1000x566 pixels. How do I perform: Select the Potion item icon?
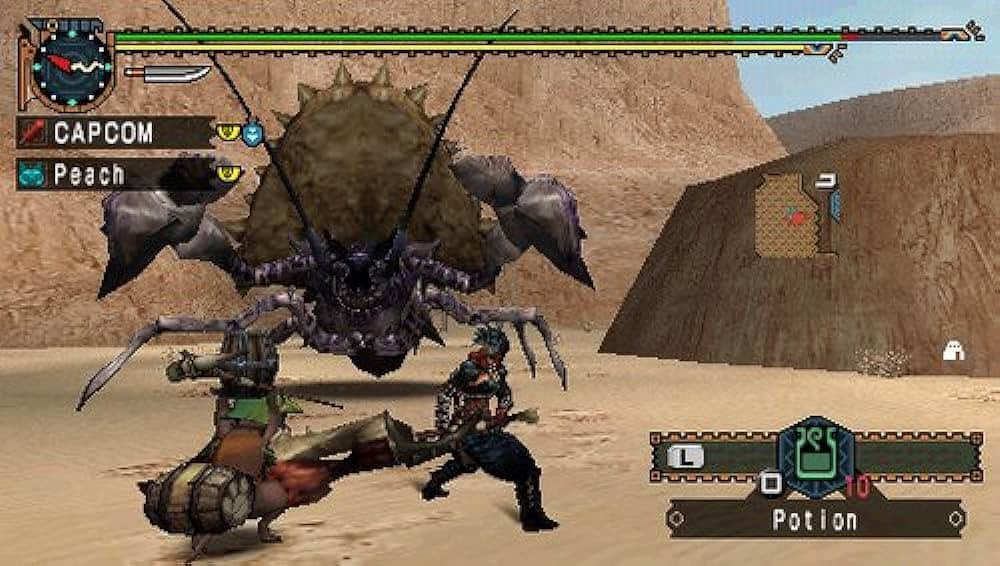click(x=816, y=457)
